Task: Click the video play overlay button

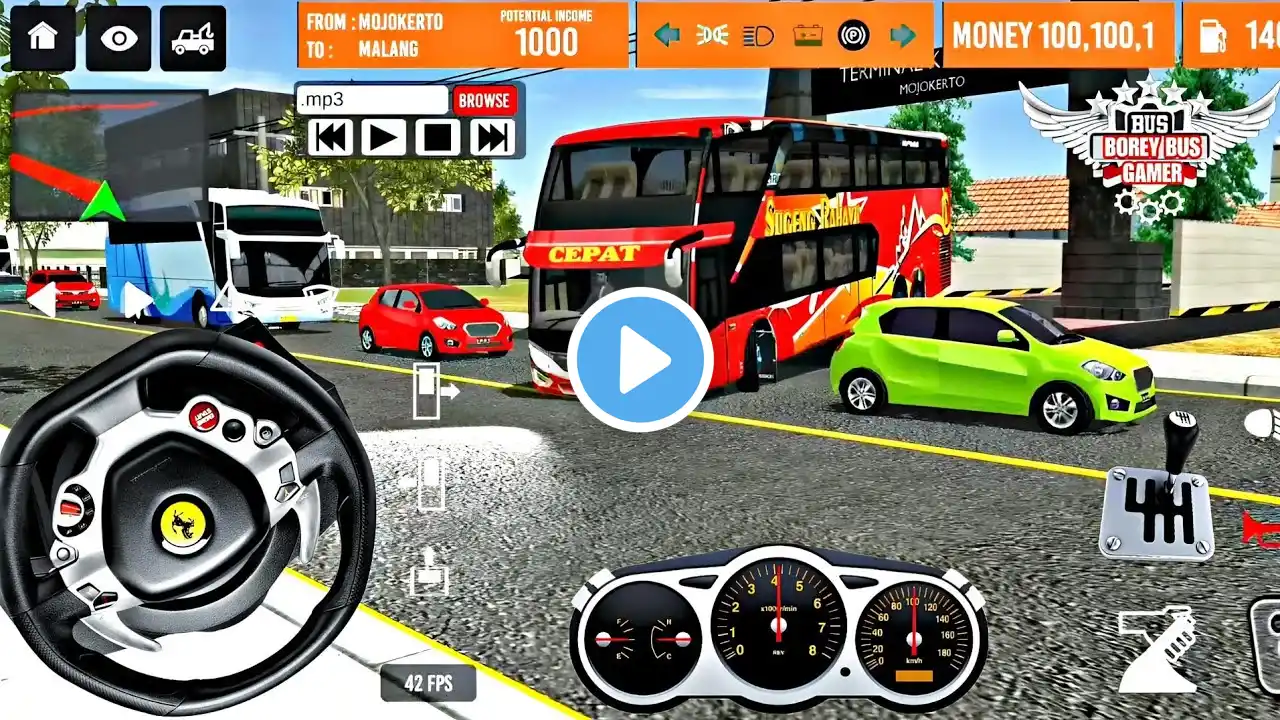Action: click(x=640, y=360)
